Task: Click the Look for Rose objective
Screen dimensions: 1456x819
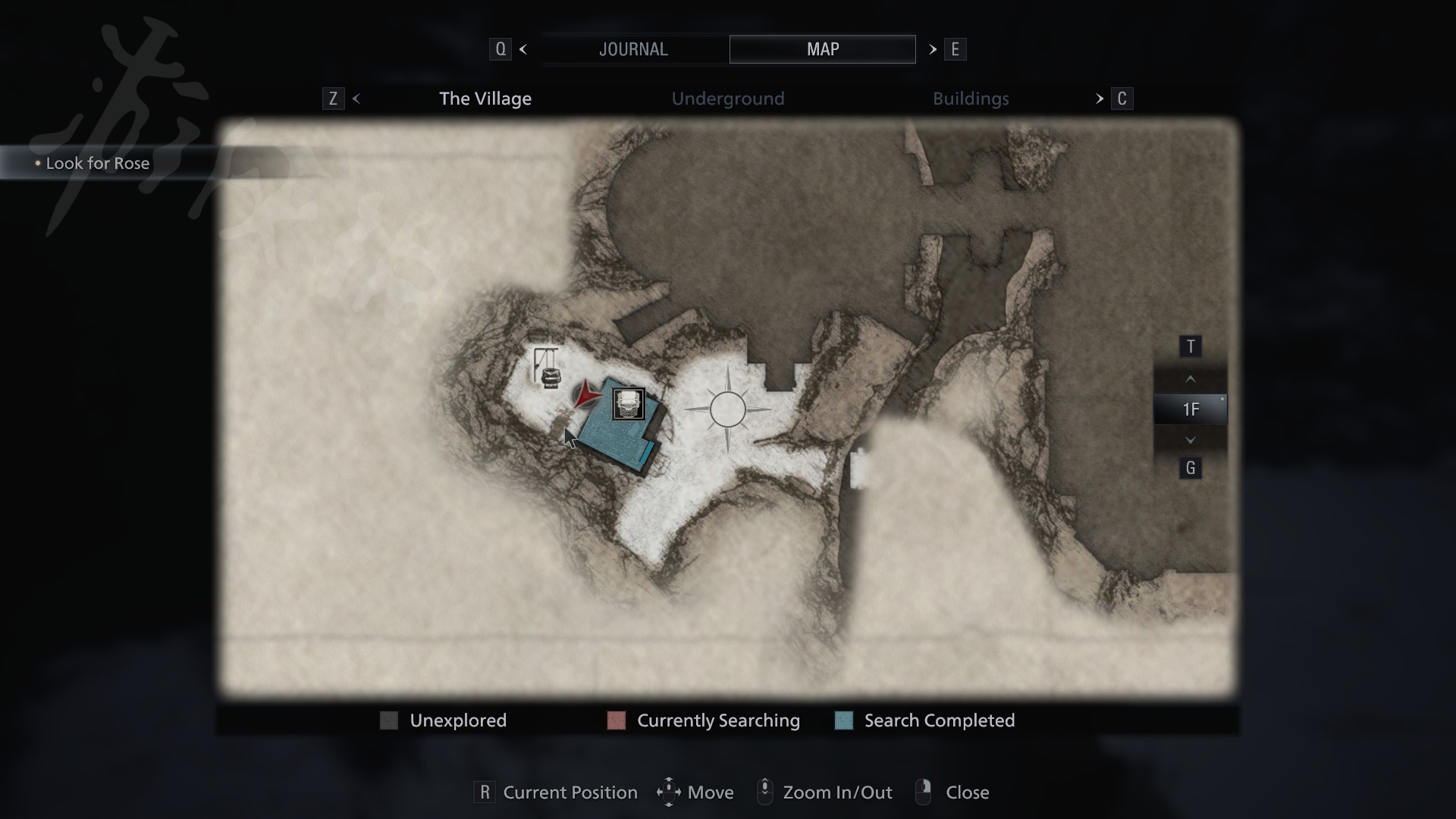Action: (x=98, y=163)
